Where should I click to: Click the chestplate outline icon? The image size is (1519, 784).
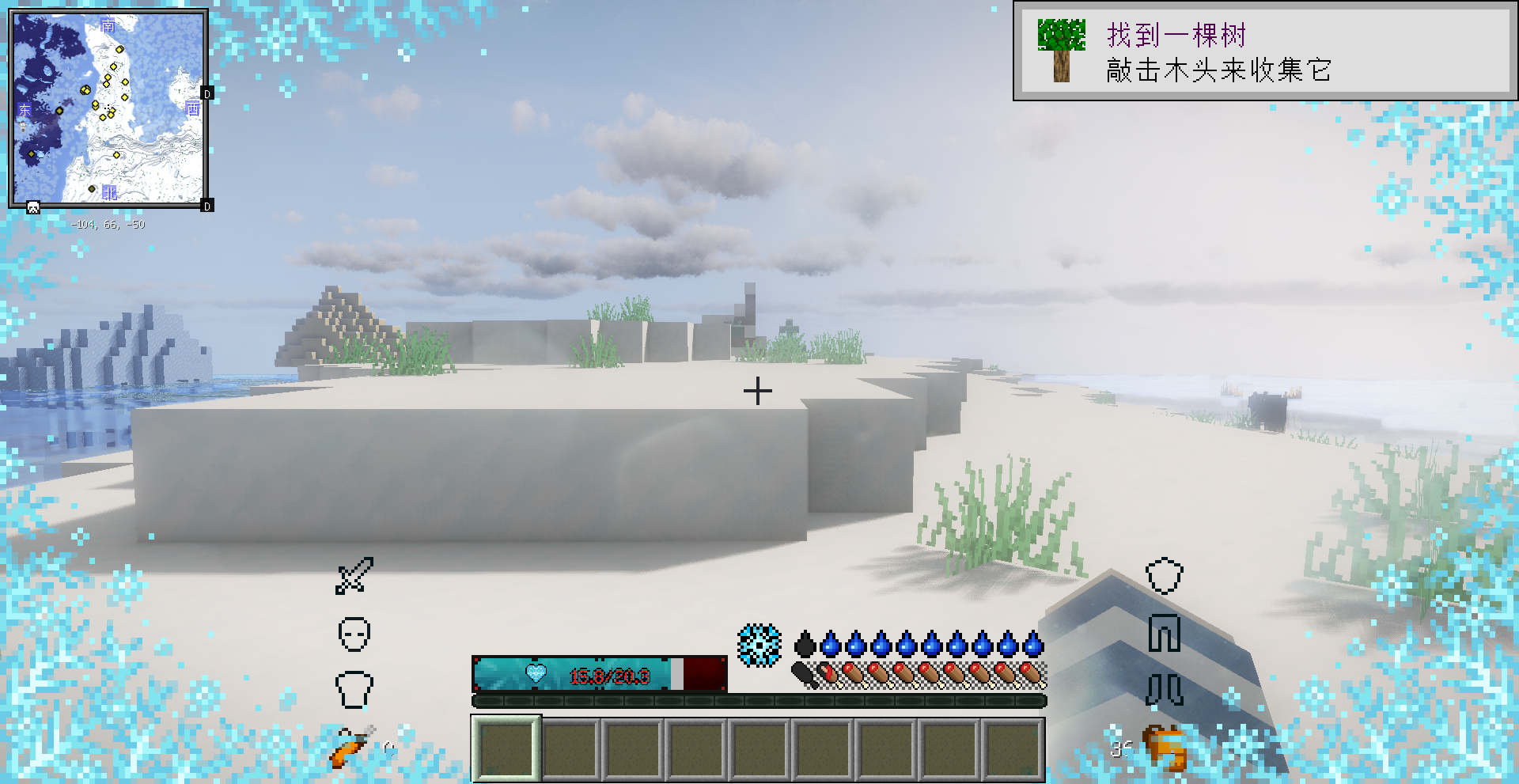(x=355, y=687)
